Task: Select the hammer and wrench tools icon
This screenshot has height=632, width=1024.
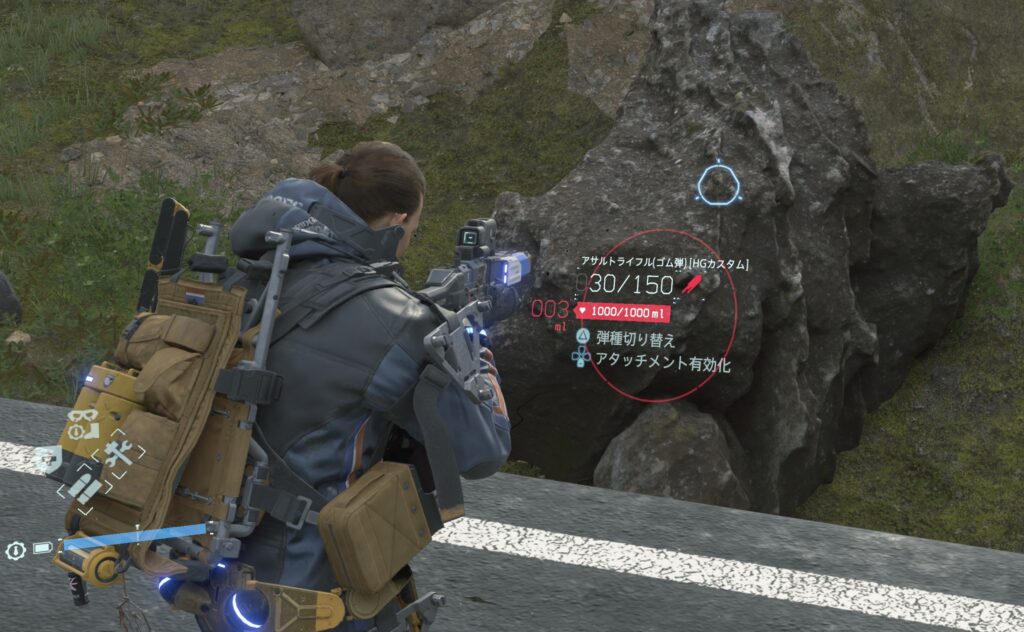Action: (118, 454)
